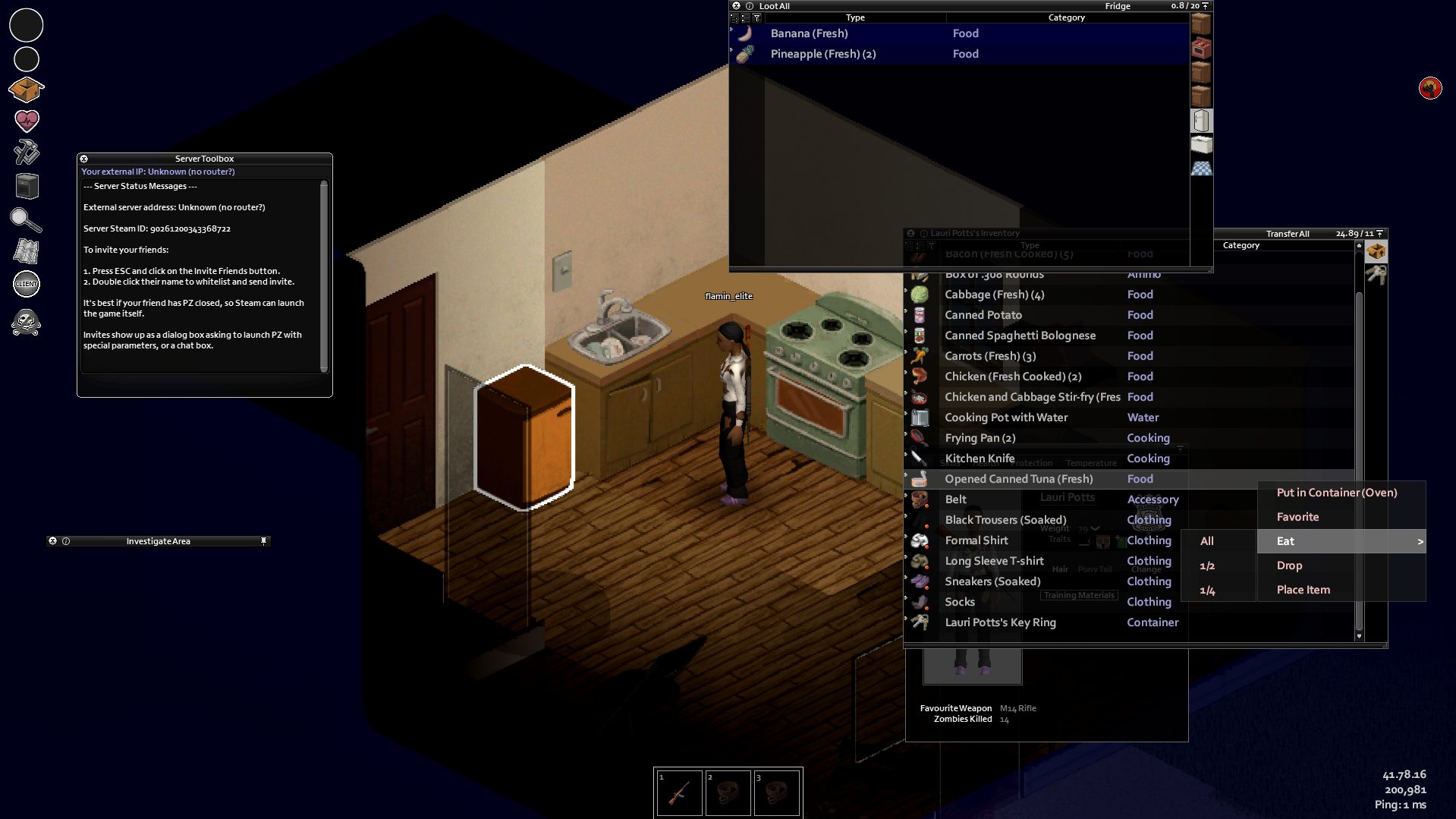
Task: Select Banana (Fresh) in the fridge list
Action: (810, 33)
